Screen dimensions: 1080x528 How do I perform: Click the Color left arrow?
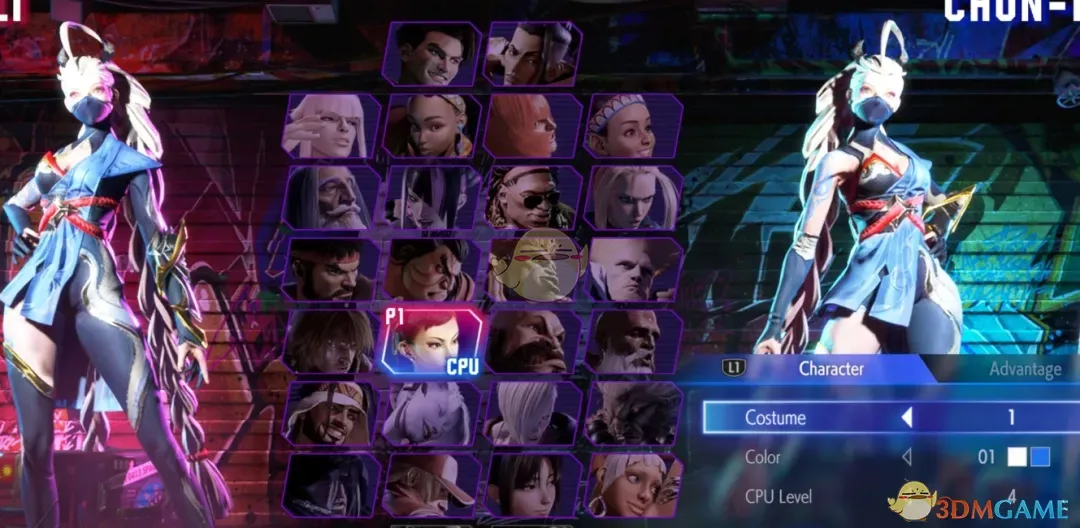(907, 457)
